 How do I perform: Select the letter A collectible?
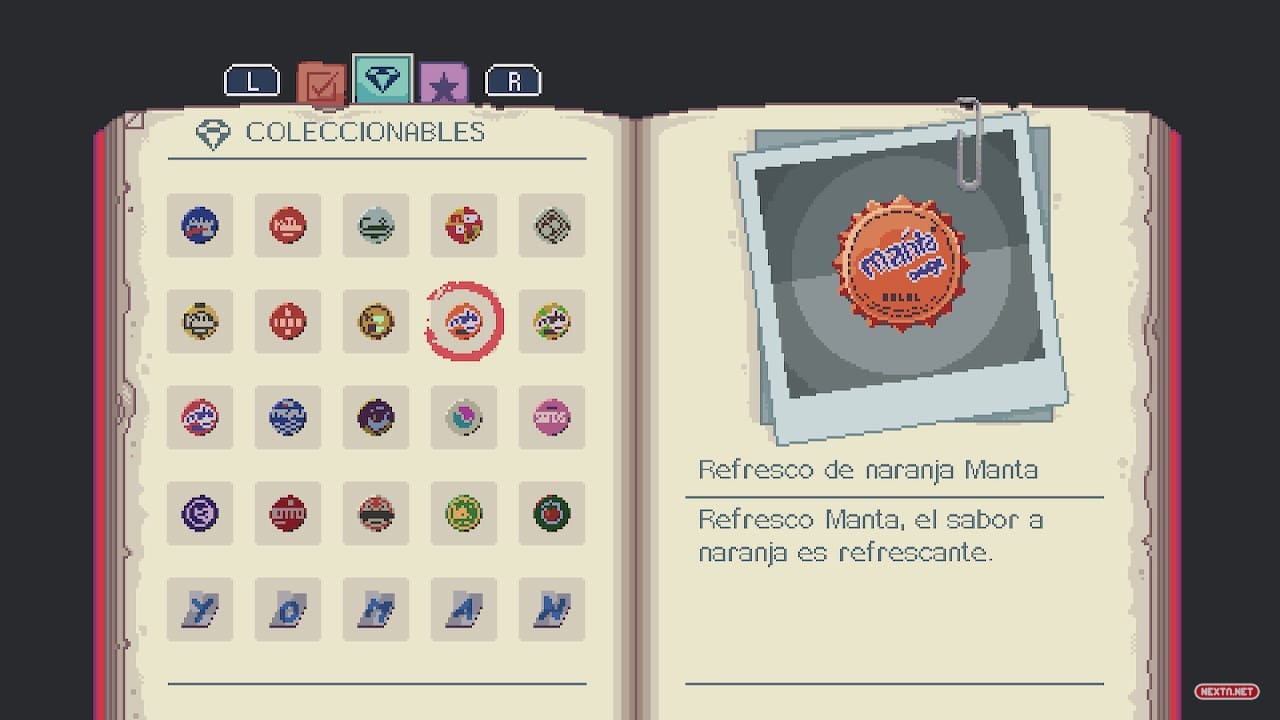point(464,609)
